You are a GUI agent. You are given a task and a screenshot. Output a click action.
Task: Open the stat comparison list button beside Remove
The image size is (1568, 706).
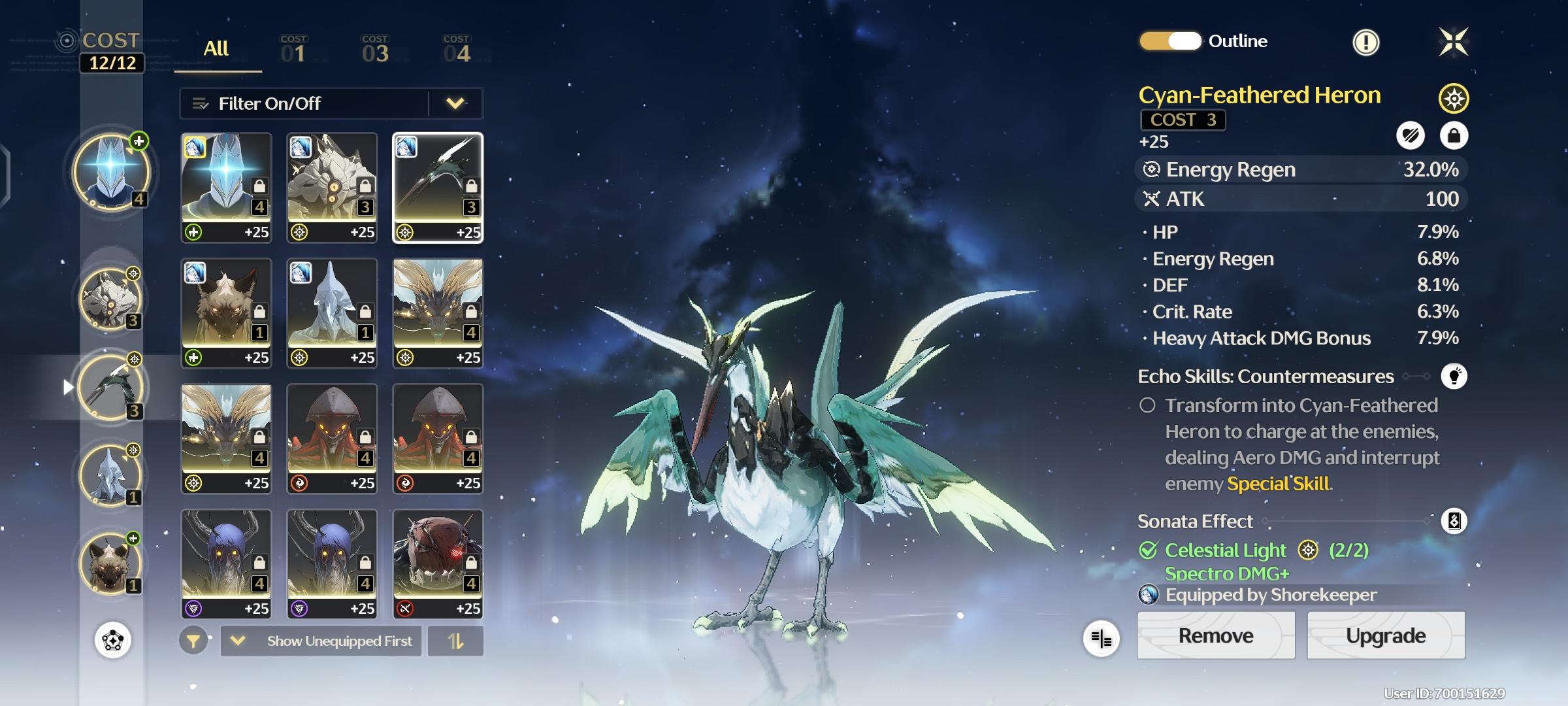coord(1101,639)
